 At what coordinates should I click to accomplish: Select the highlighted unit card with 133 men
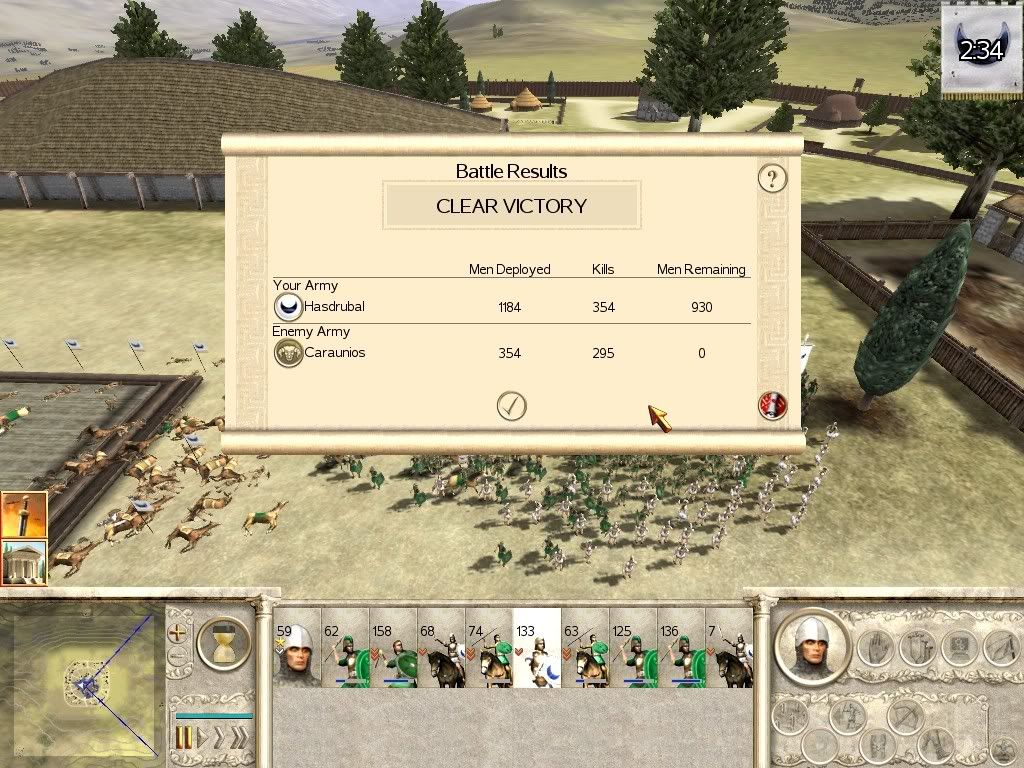[x=537, y=648]
